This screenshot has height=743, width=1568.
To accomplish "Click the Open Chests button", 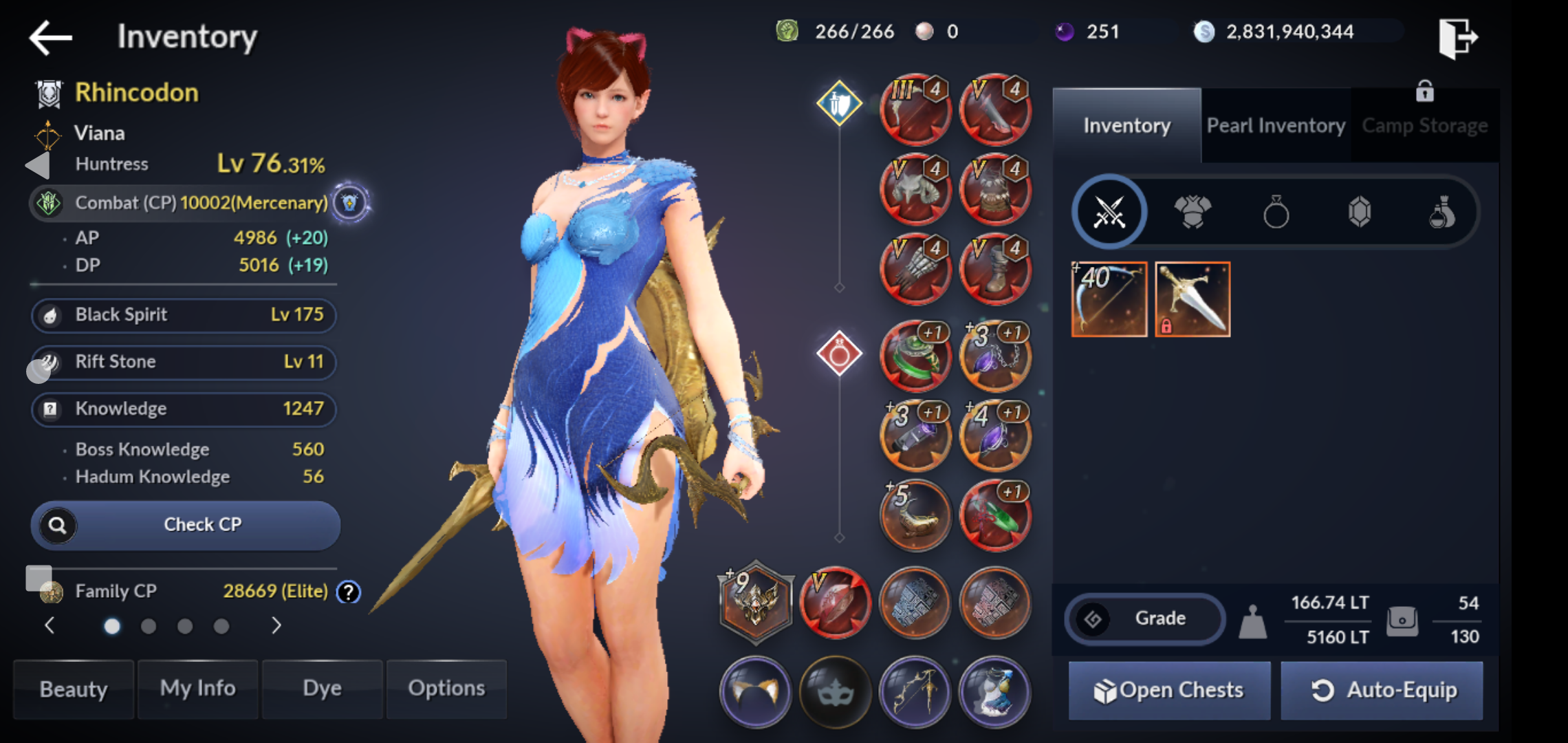I will click(1169, 690).
